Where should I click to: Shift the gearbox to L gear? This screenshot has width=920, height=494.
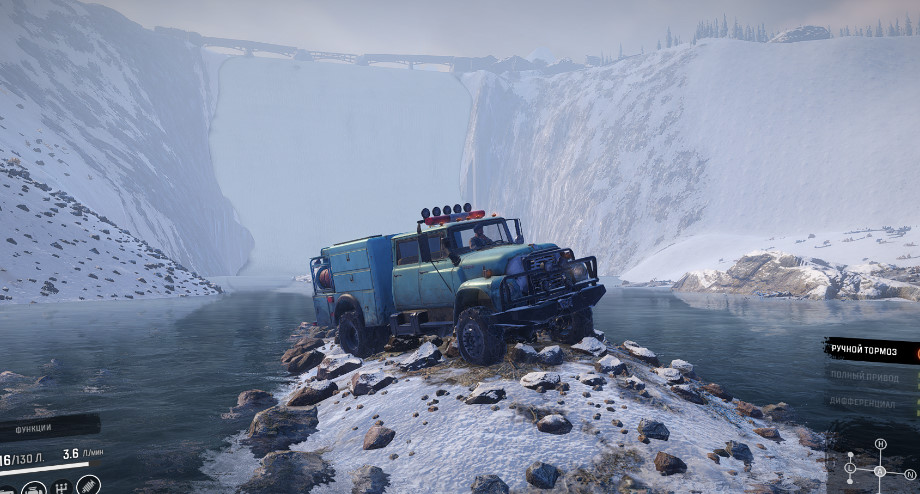(850, 467)
